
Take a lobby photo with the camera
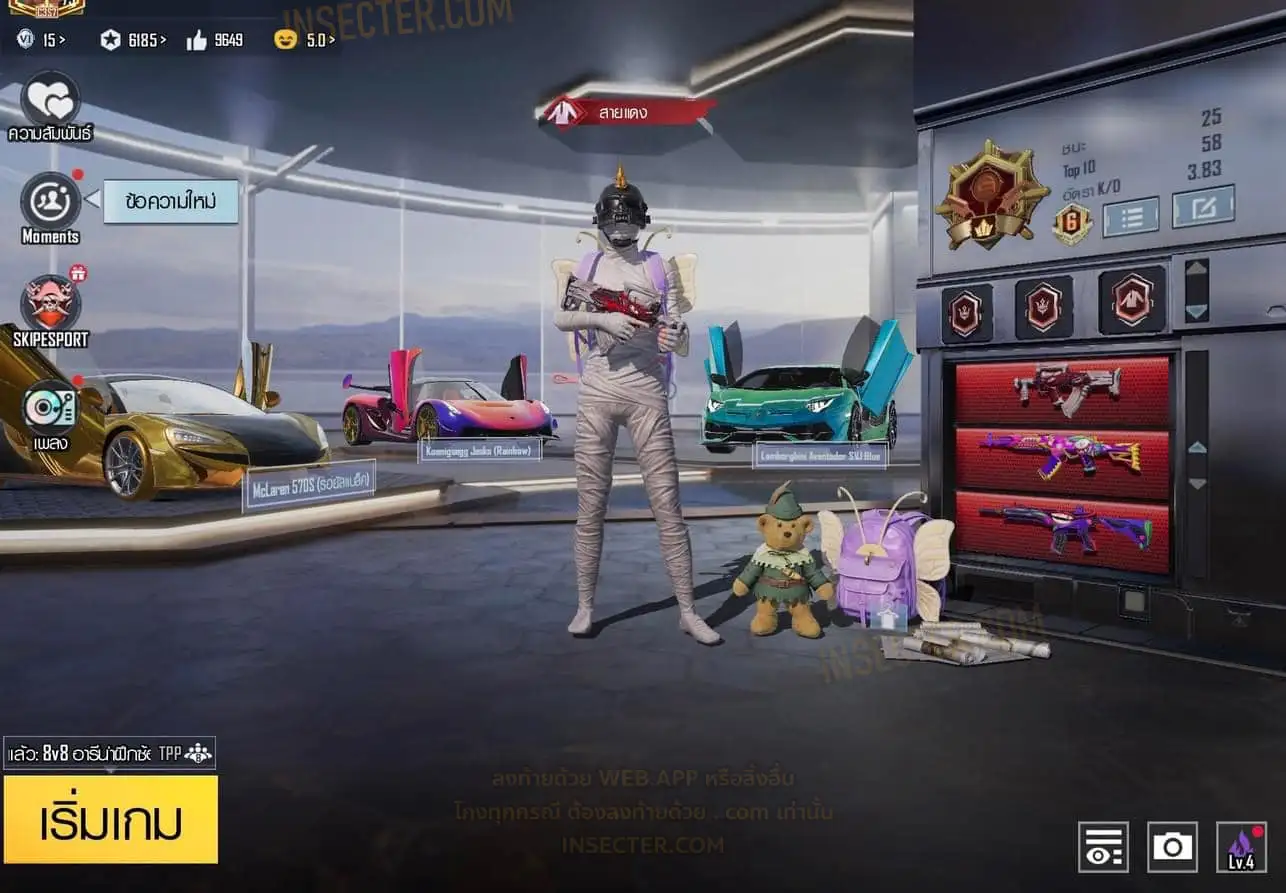[1172, 847]
